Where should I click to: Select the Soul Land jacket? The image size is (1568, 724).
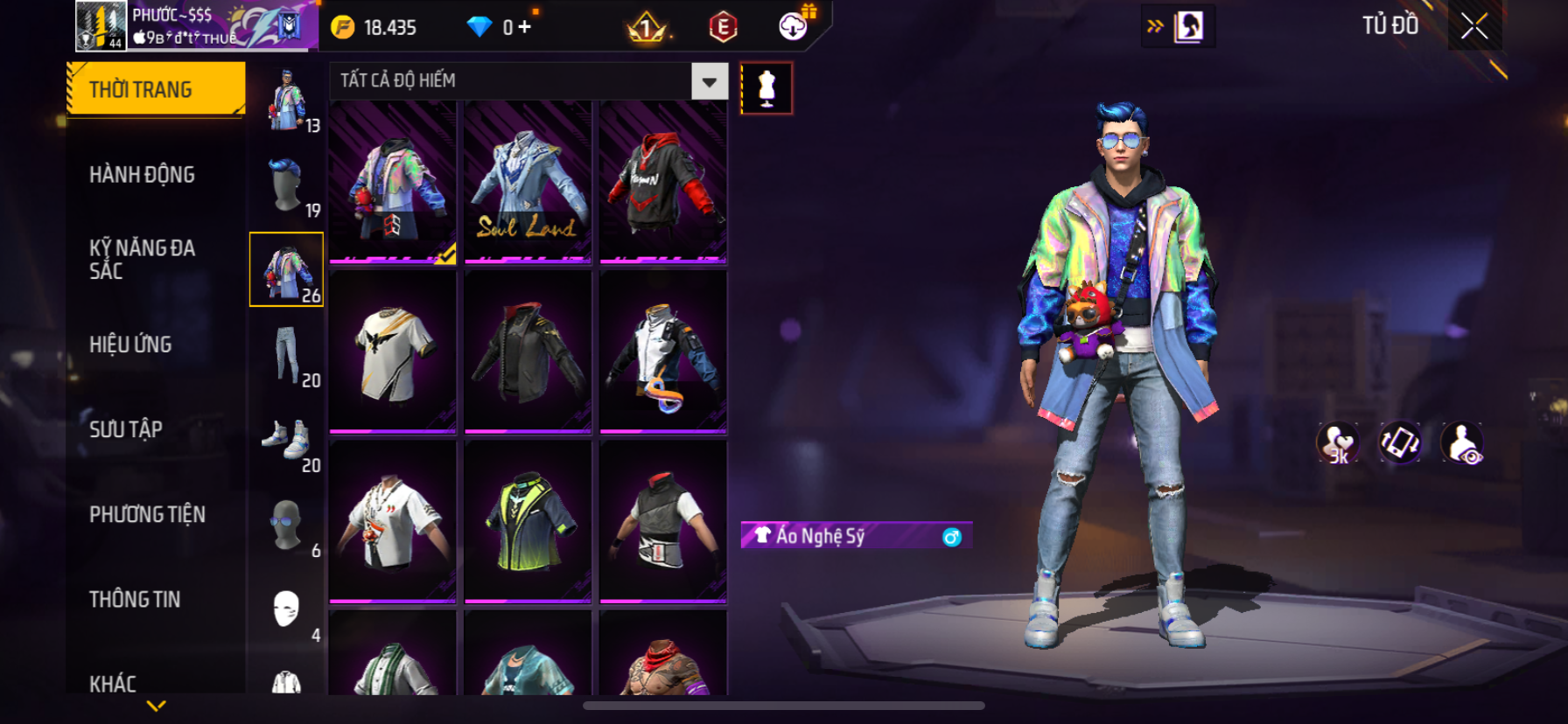tap(528, 182)
